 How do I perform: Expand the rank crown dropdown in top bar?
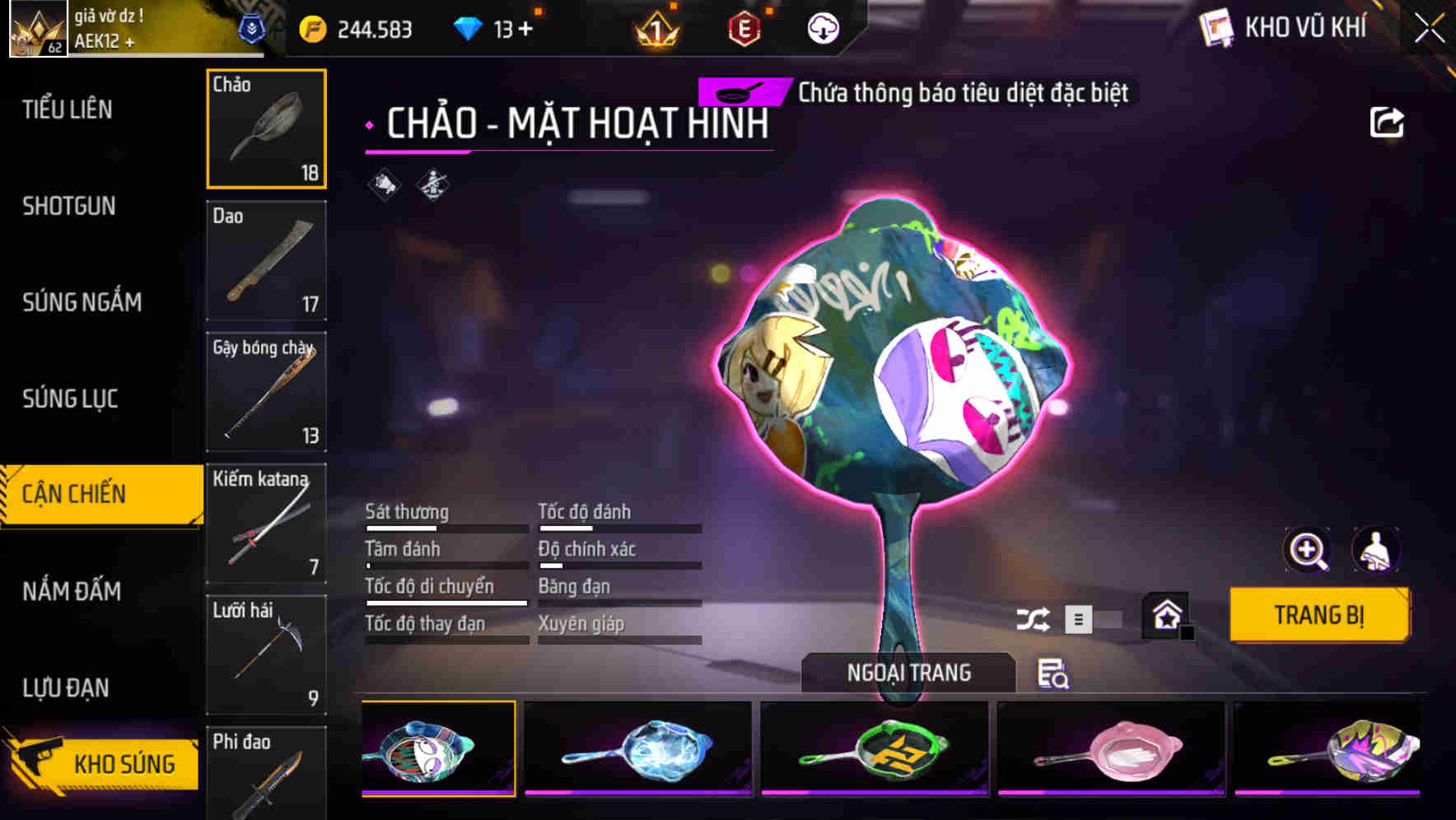click(x=655, y=29)
